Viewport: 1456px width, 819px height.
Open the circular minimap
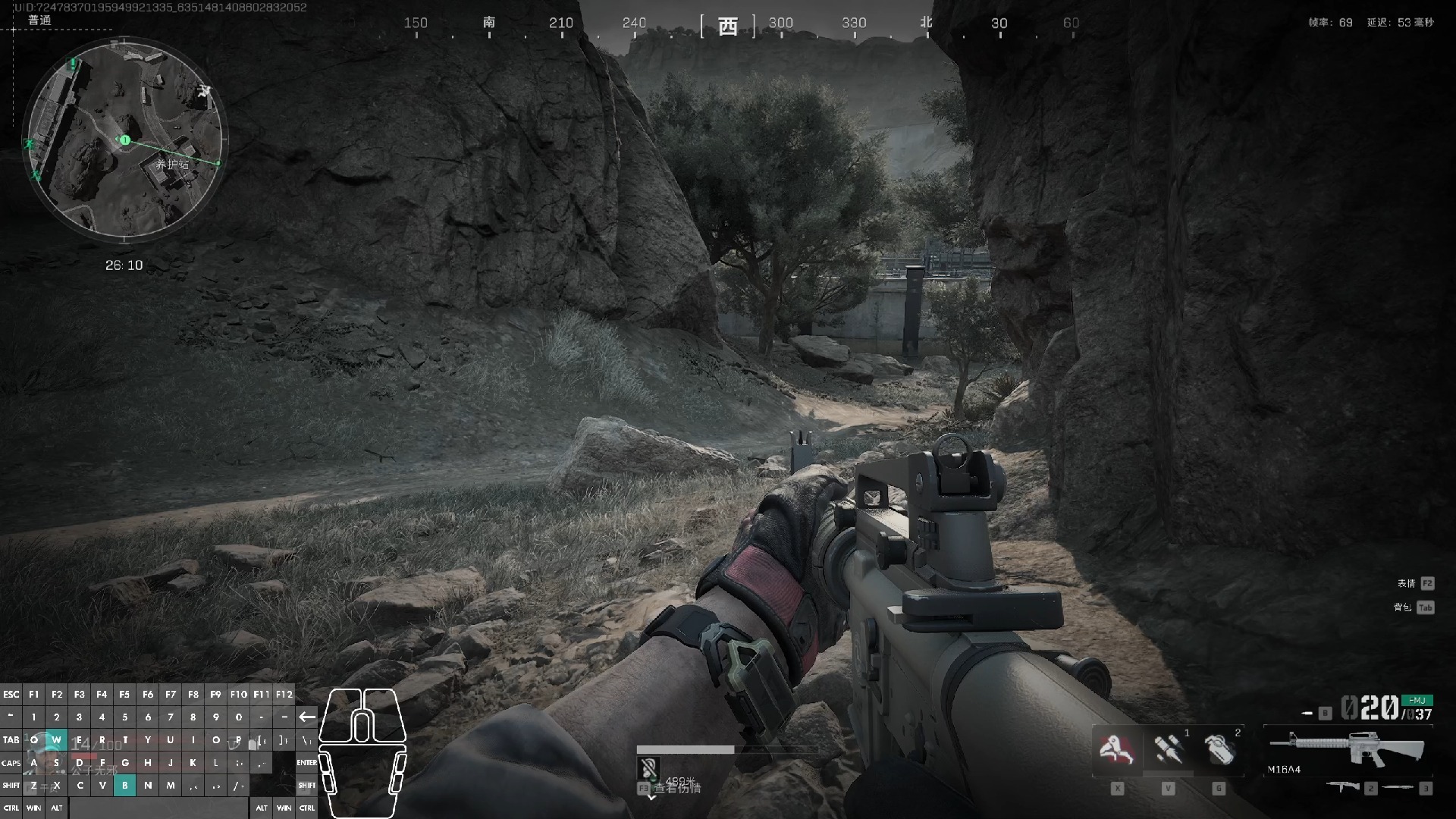click(125, 139)
